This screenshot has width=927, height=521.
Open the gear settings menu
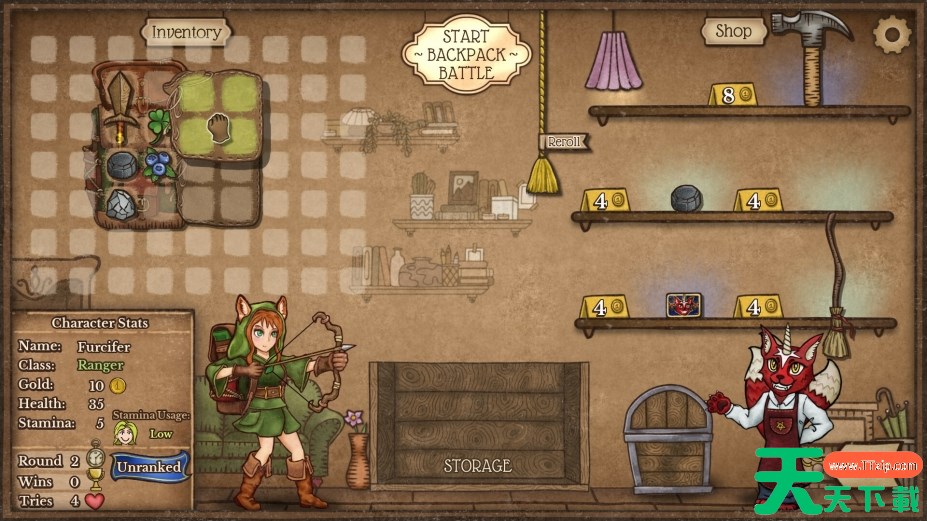click(x=892, y=35)
